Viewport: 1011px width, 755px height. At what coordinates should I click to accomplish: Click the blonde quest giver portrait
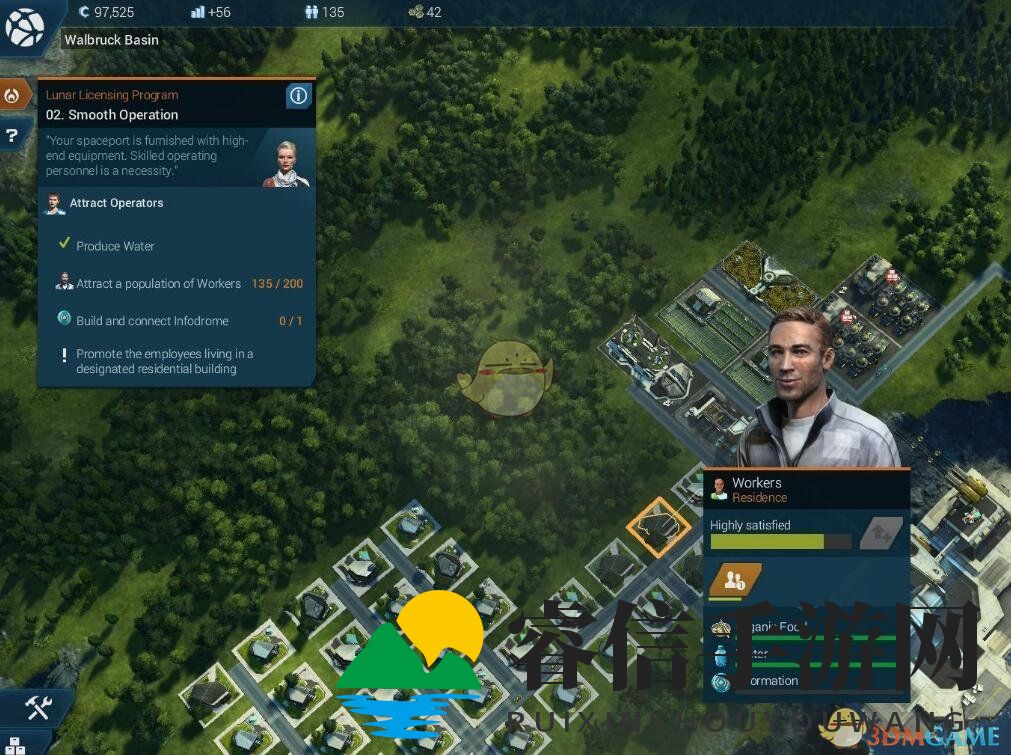(286, 161)
